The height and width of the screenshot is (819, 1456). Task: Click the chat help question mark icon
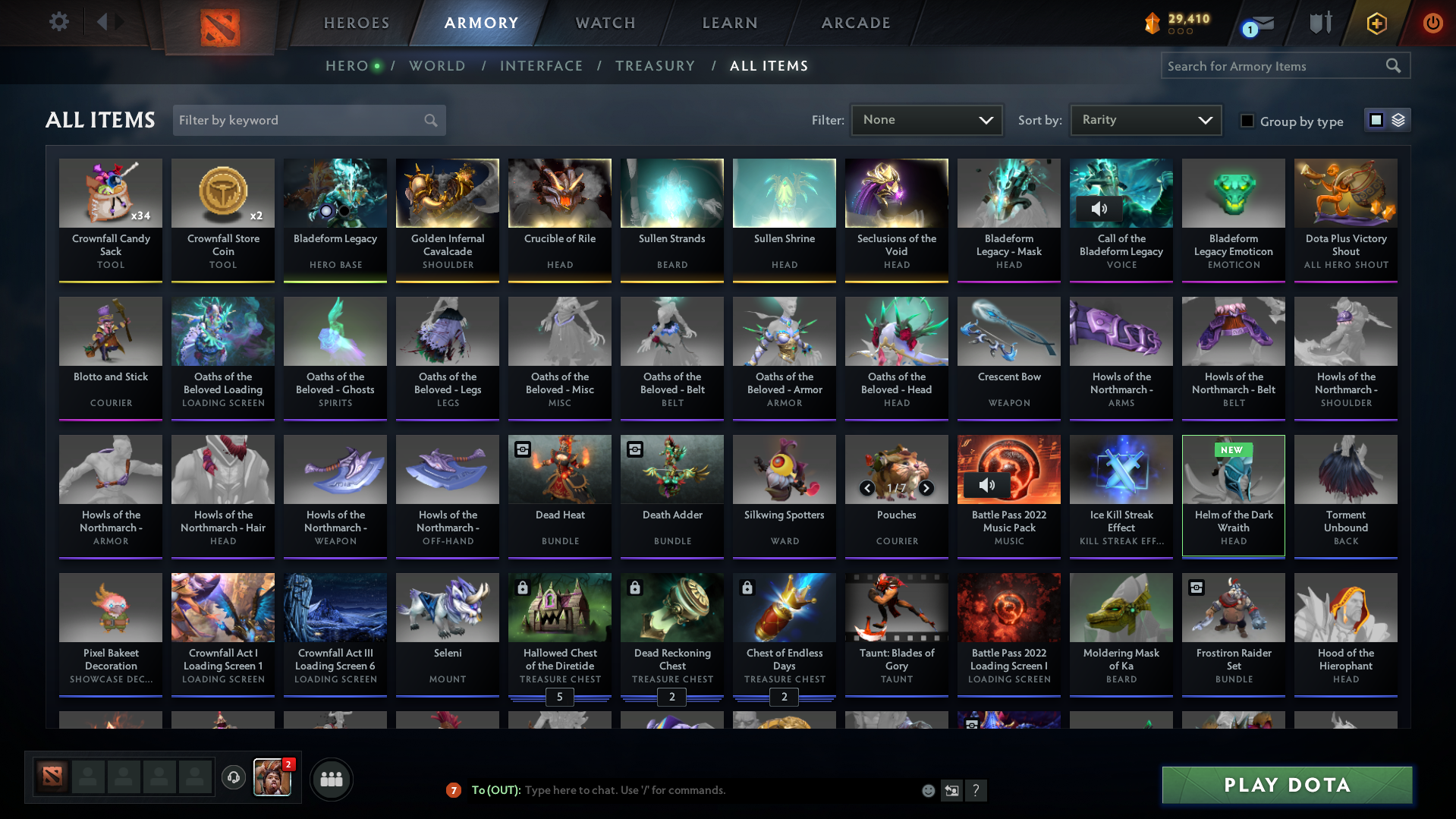point(976,790)
